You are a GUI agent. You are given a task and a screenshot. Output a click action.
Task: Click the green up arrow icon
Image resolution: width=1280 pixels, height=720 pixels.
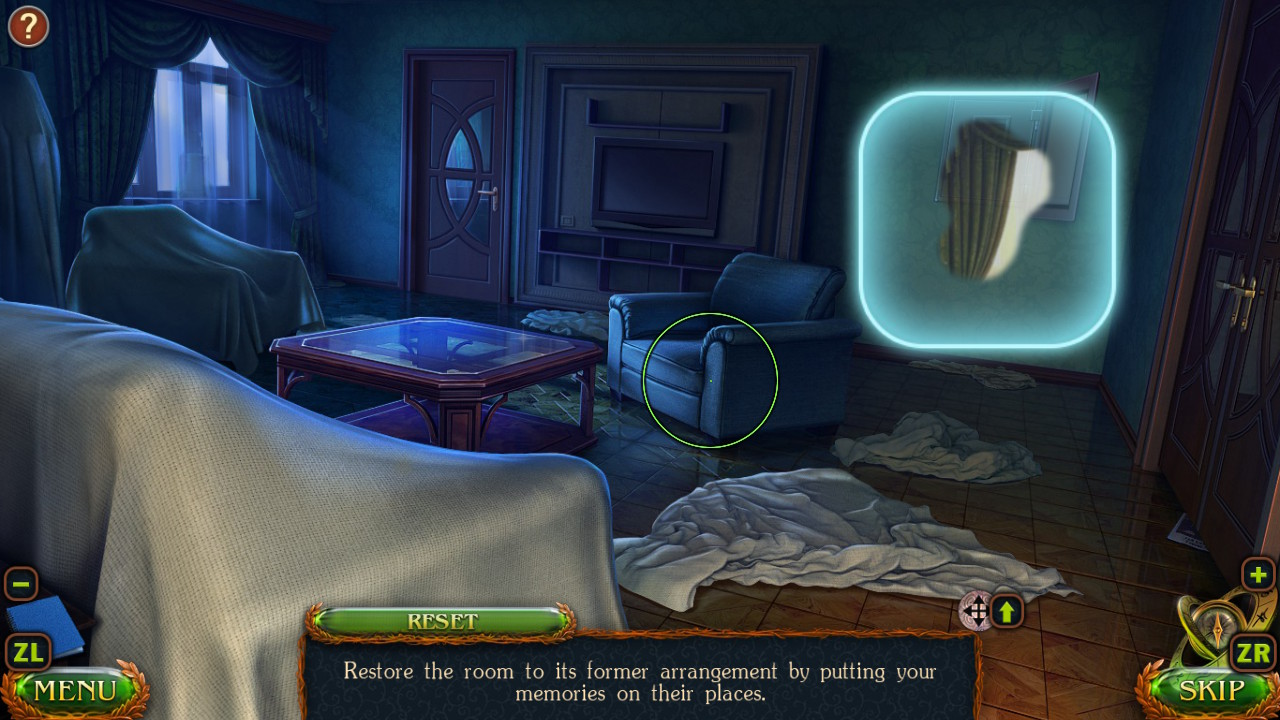(1008, 612)
